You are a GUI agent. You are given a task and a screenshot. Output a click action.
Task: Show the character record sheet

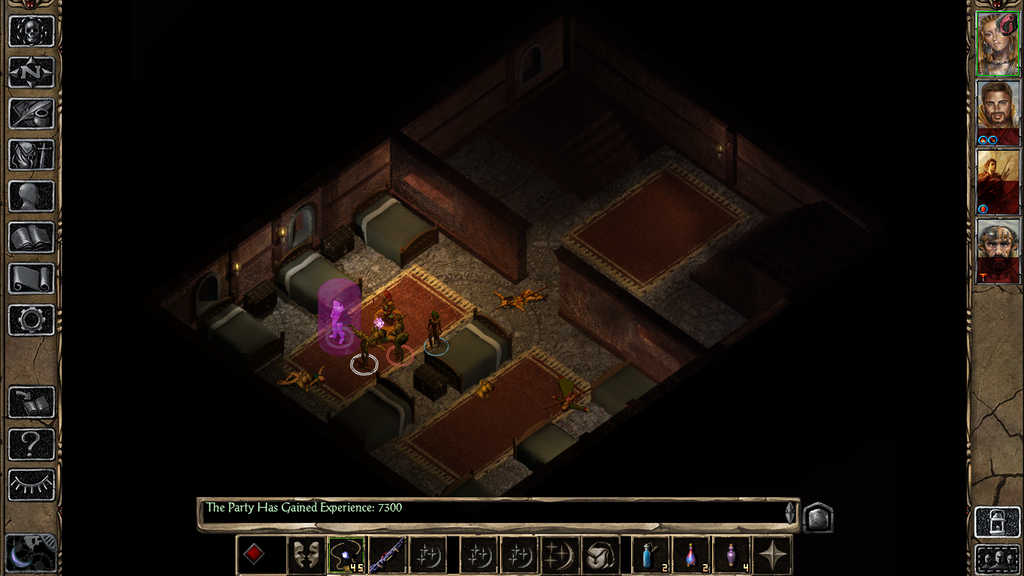coord(31,196)
